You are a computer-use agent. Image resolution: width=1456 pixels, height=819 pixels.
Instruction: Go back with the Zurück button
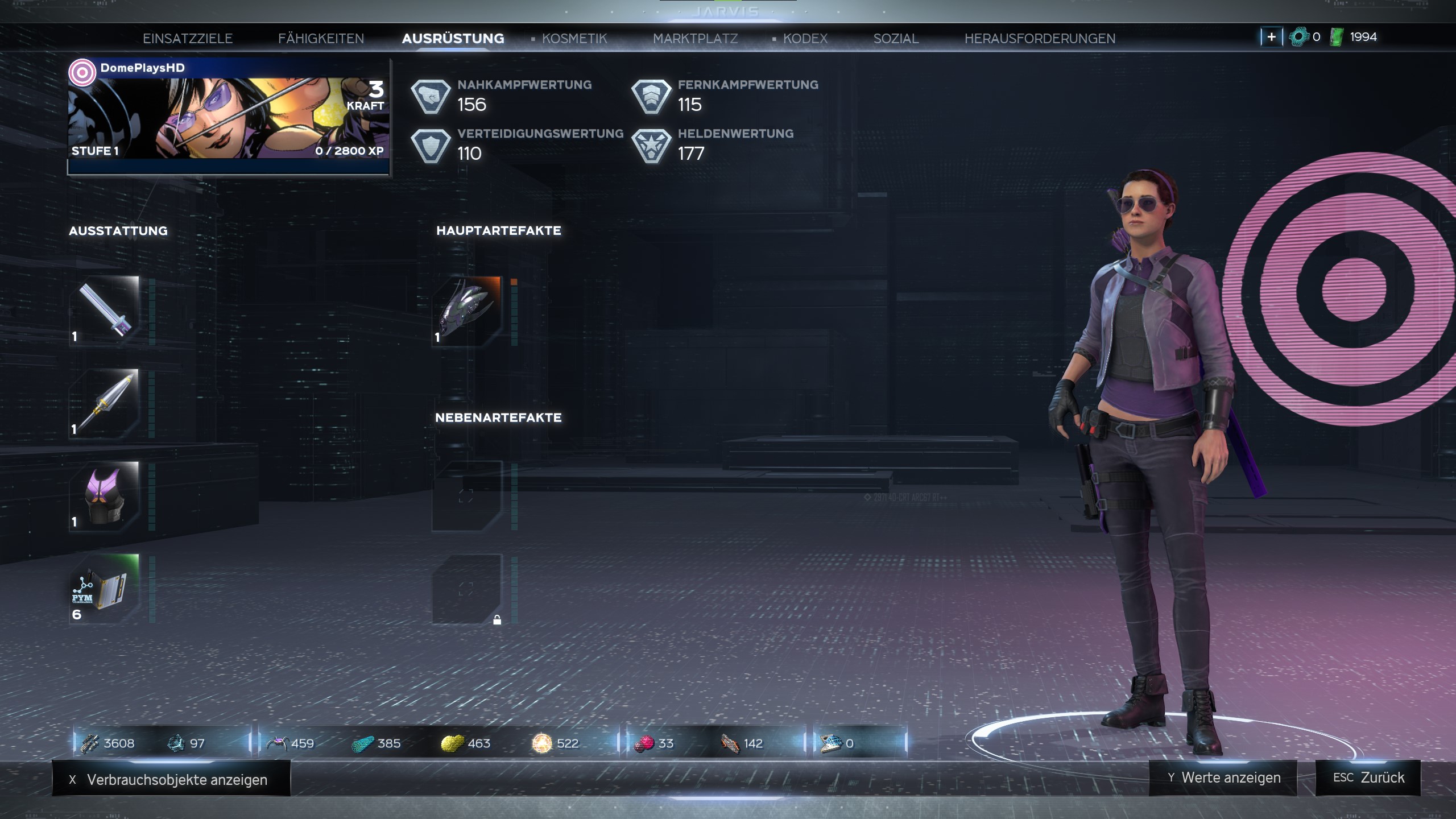click(x=1368, y=777)
